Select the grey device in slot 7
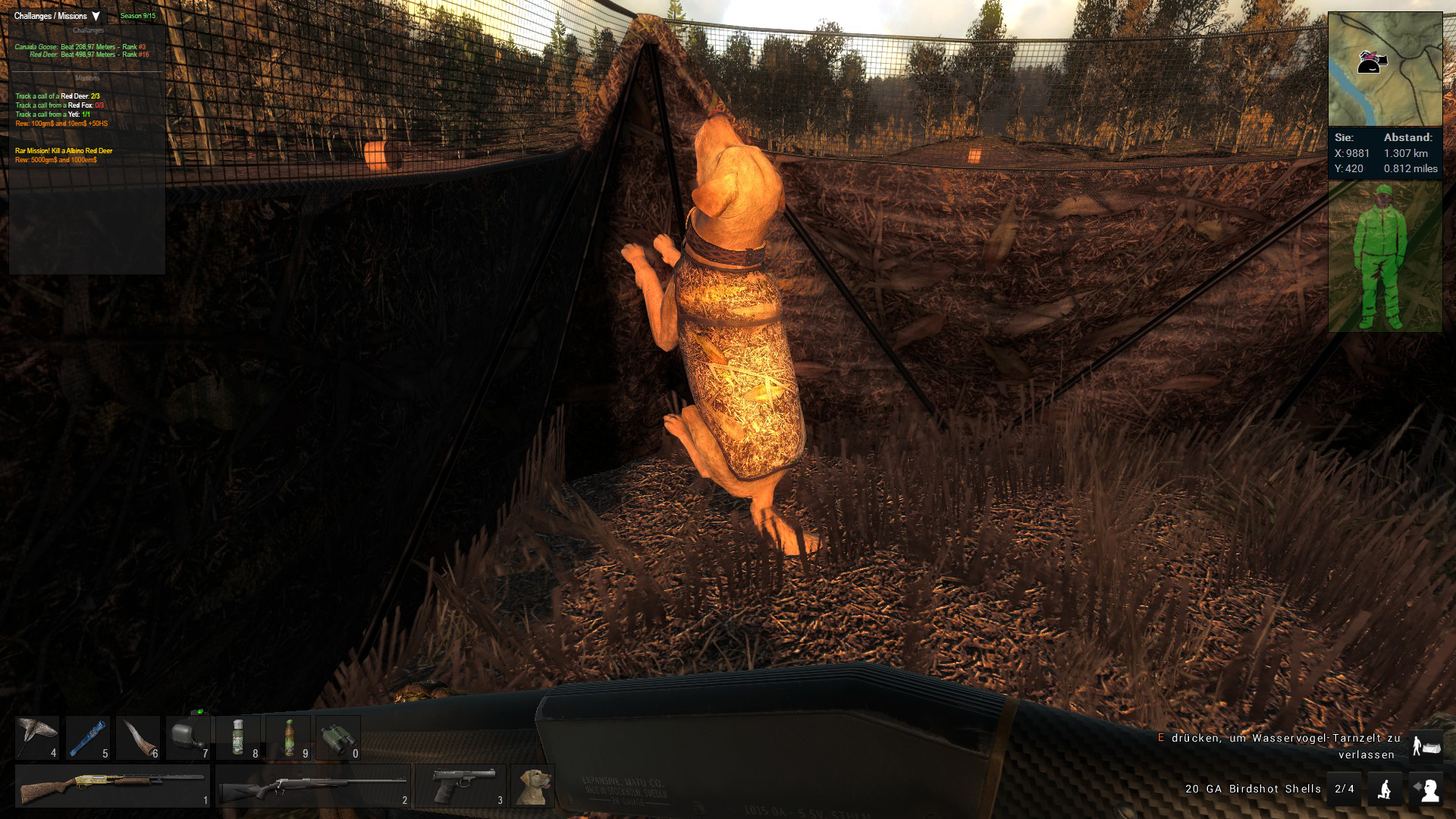 (x=188, y=738)
